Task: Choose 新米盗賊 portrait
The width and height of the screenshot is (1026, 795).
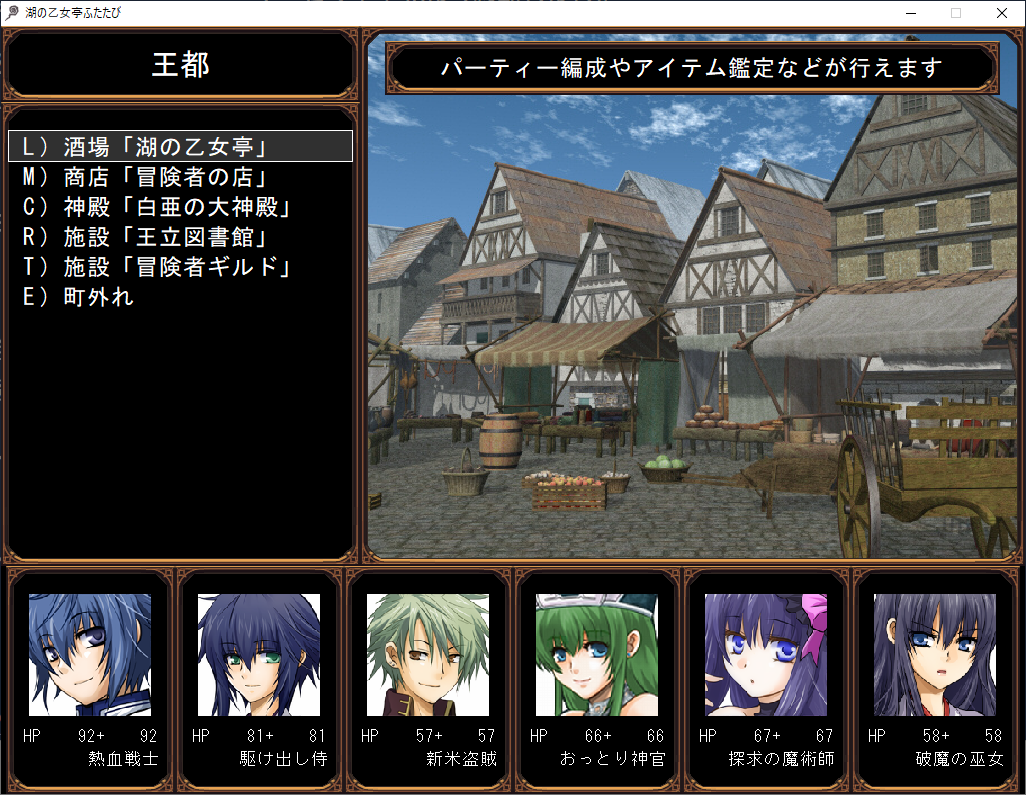Action: 428,655
